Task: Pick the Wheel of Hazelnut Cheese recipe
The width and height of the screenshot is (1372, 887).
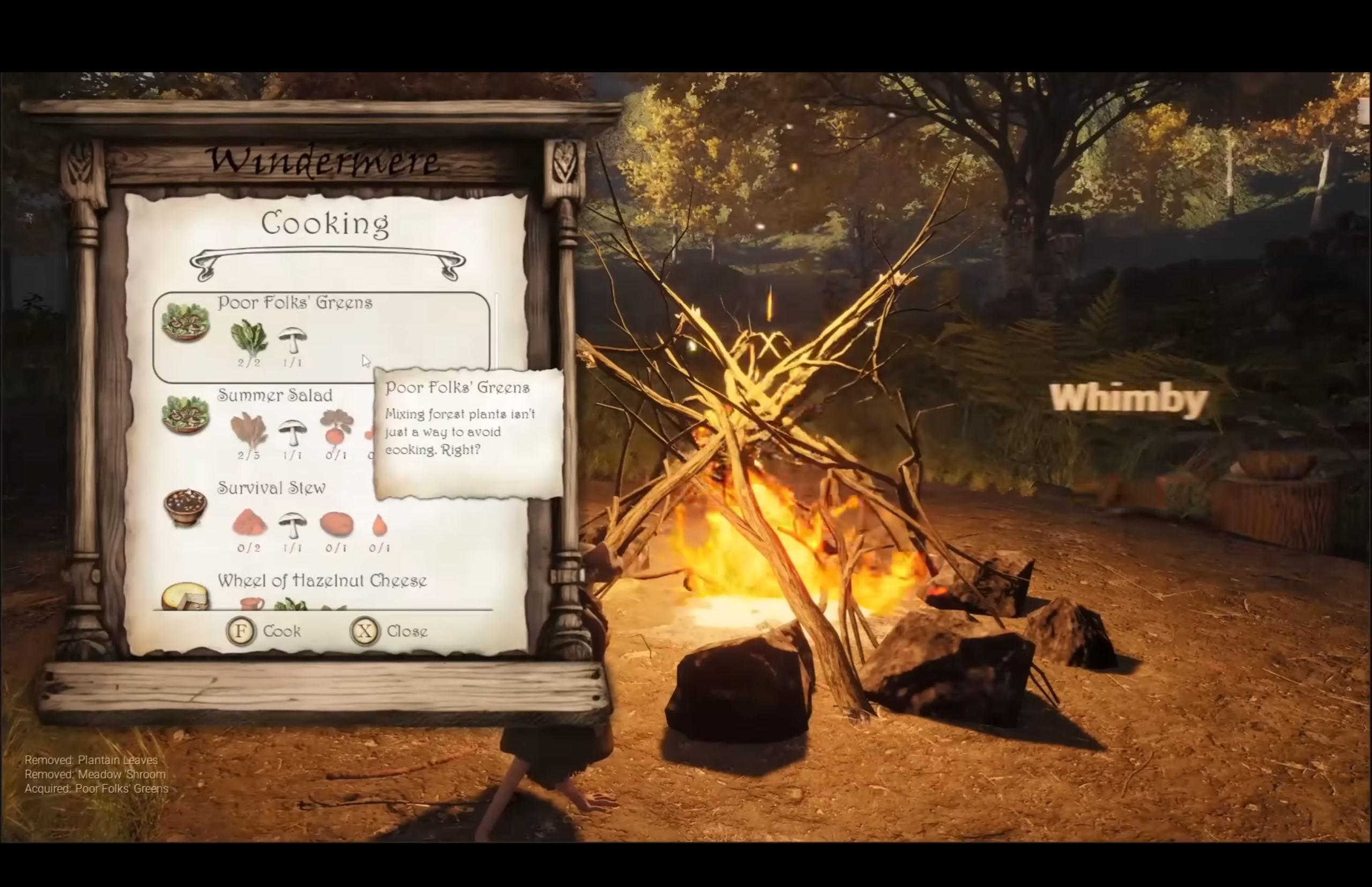Action: pyautogui.click(x=322, y=580)
